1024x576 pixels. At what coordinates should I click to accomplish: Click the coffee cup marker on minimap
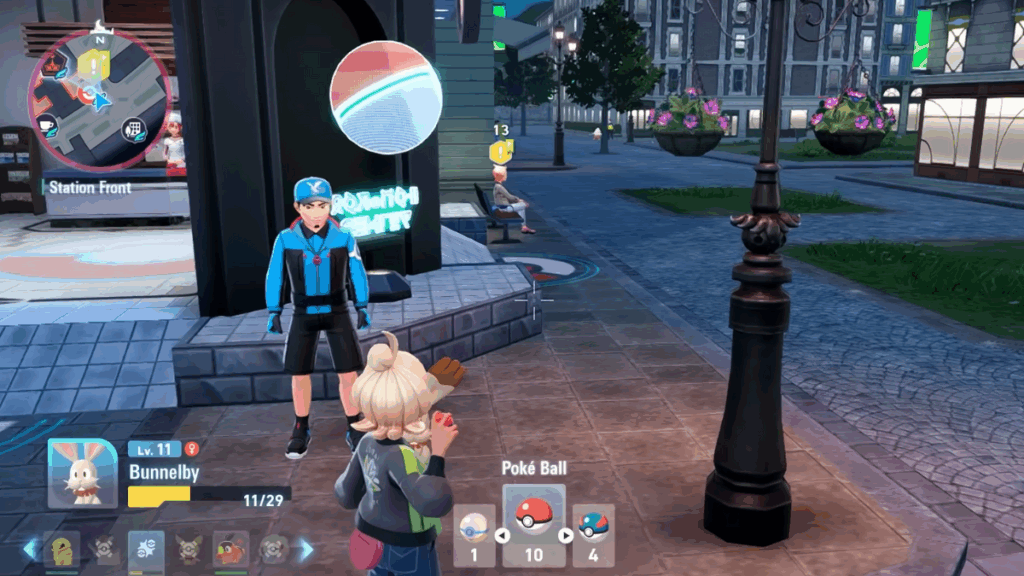click(47, 123)
